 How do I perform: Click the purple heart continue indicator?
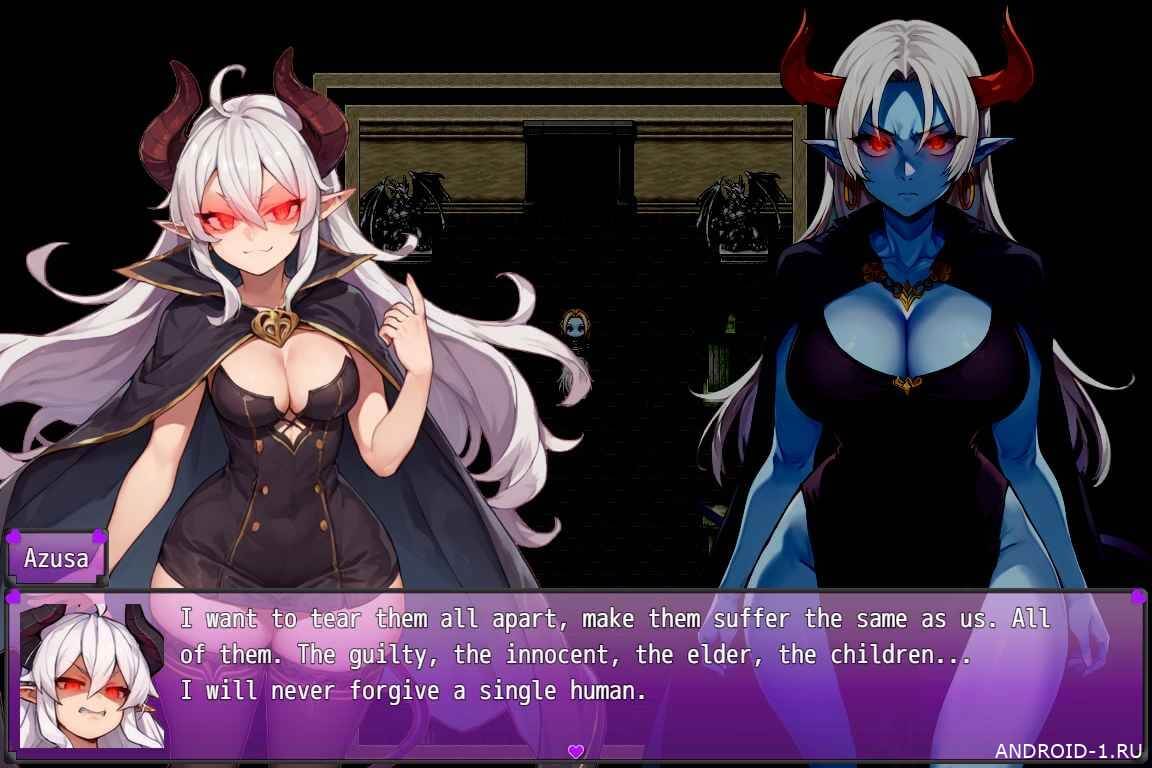click(x=575, y=750)
